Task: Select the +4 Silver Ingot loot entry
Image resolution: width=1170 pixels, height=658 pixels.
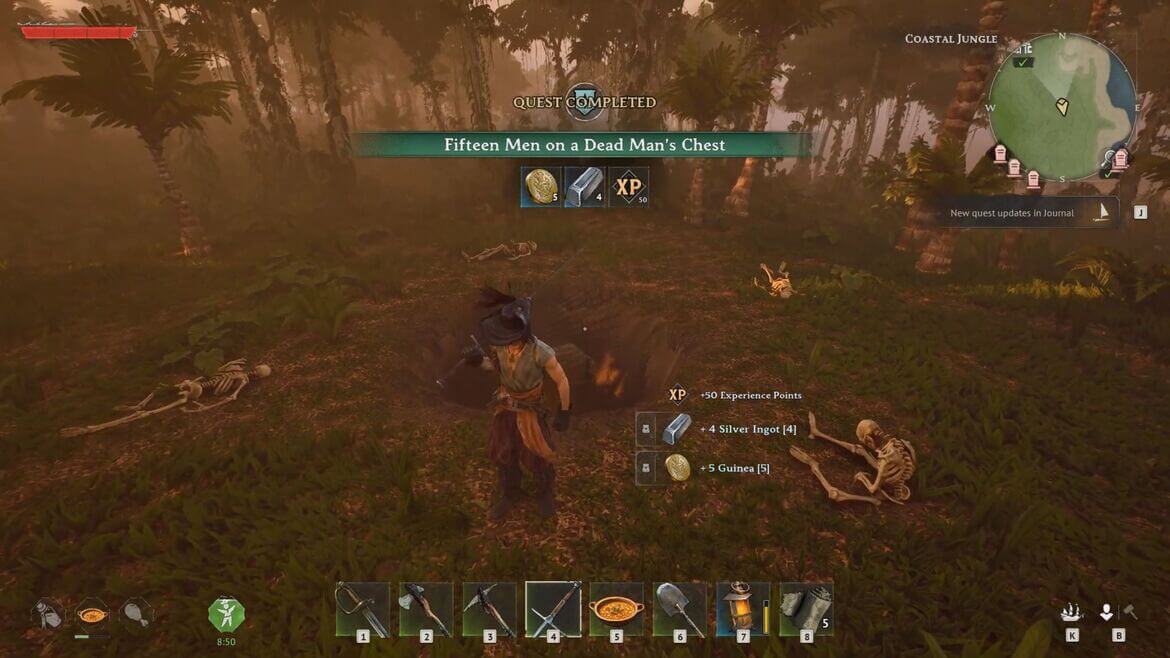Action: 718,429
